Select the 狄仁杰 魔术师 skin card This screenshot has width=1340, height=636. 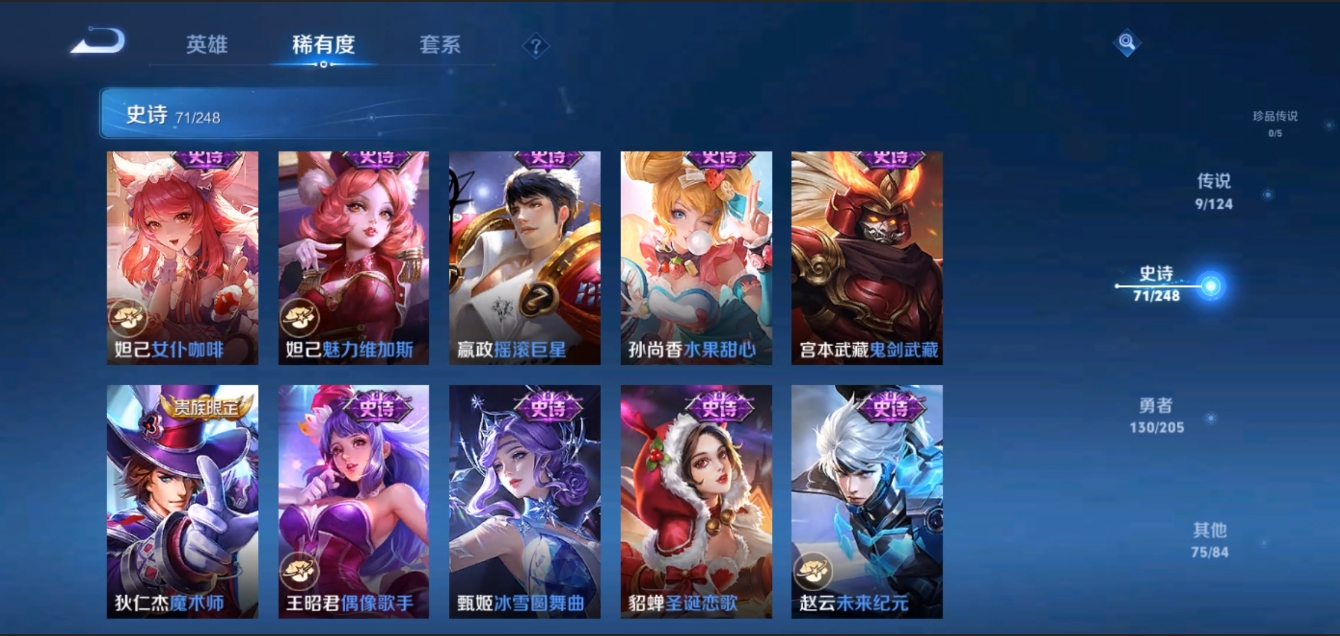click(182, 501)
